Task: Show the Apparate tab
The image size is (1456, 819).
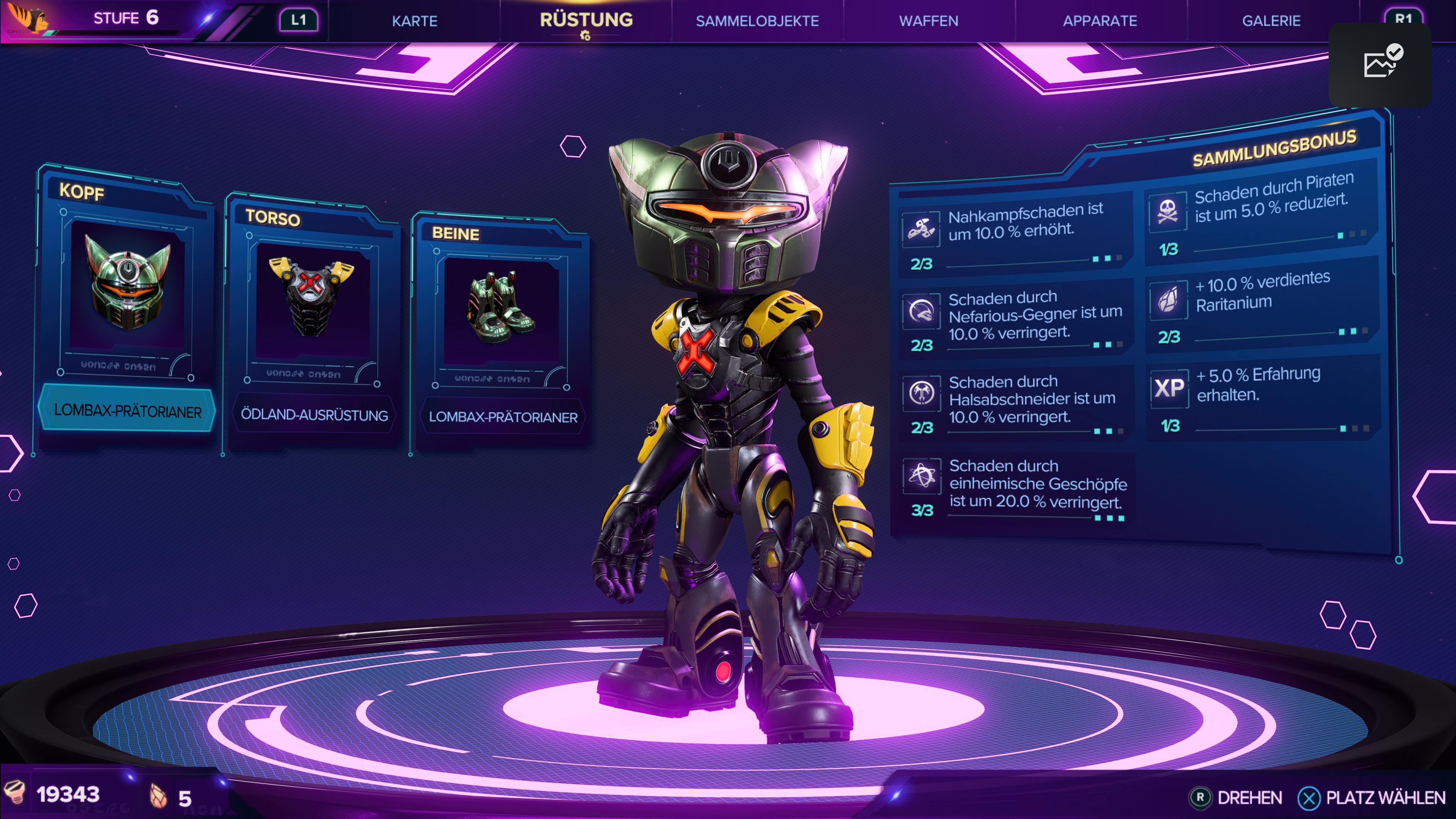Action: tap(1100, 21)
